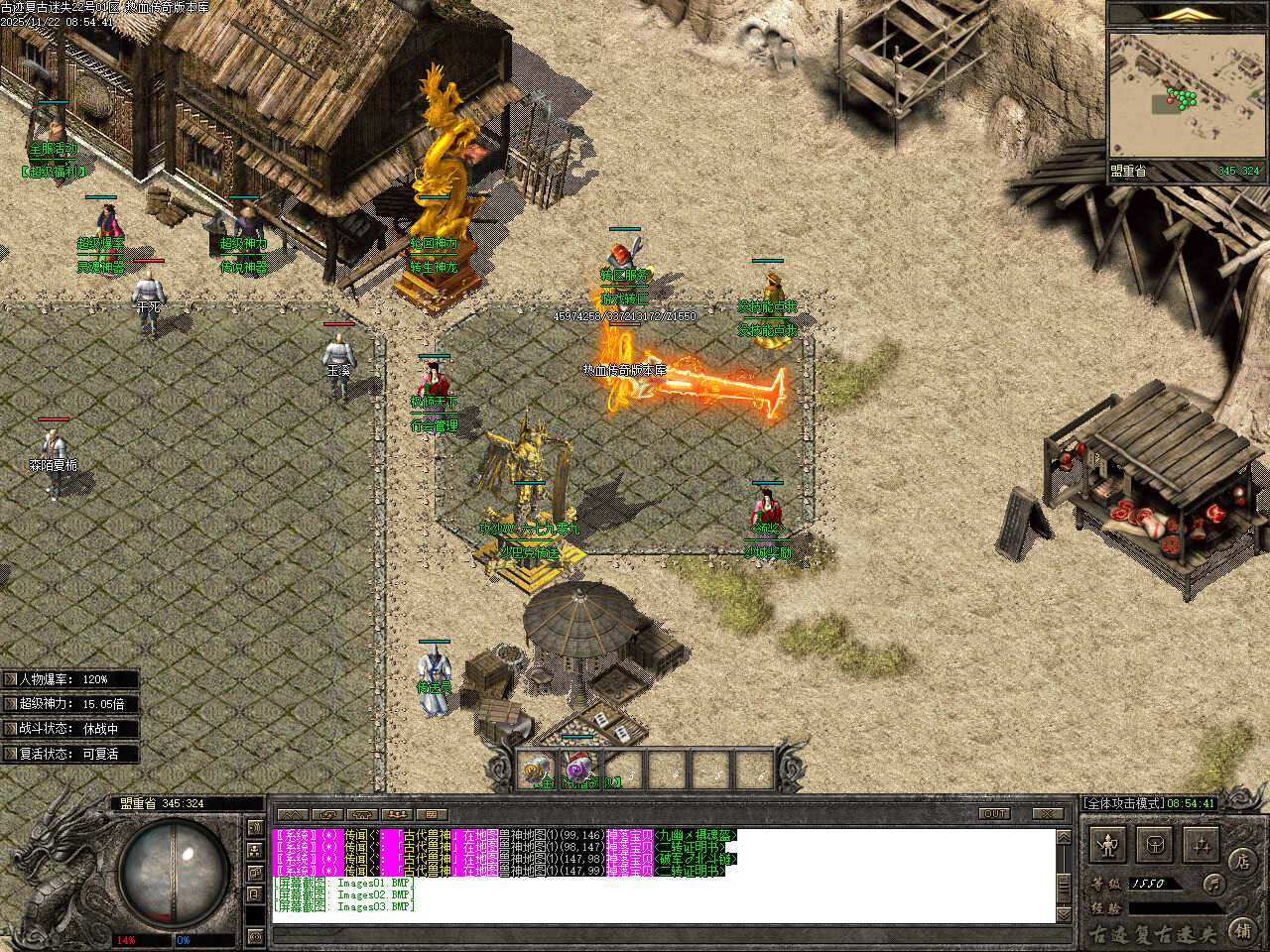
Task: Open the character status panel icon
Action: pyautogui.click(x=1107, y=846)
